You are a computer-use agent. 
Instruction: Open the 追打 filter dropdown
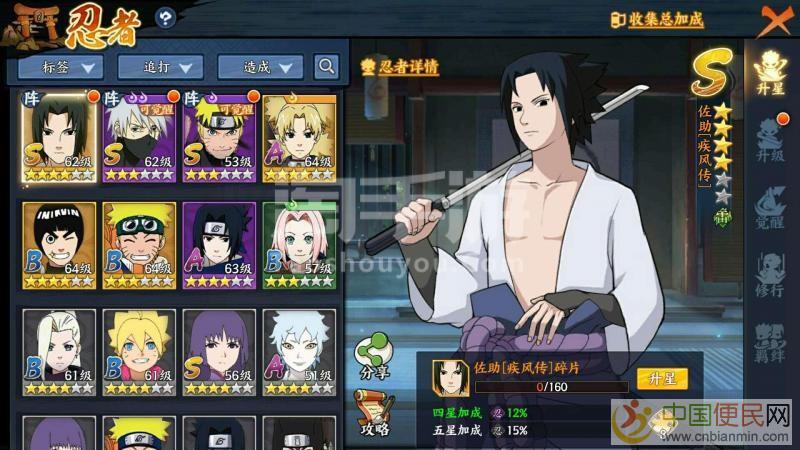(x=160, y=67)
